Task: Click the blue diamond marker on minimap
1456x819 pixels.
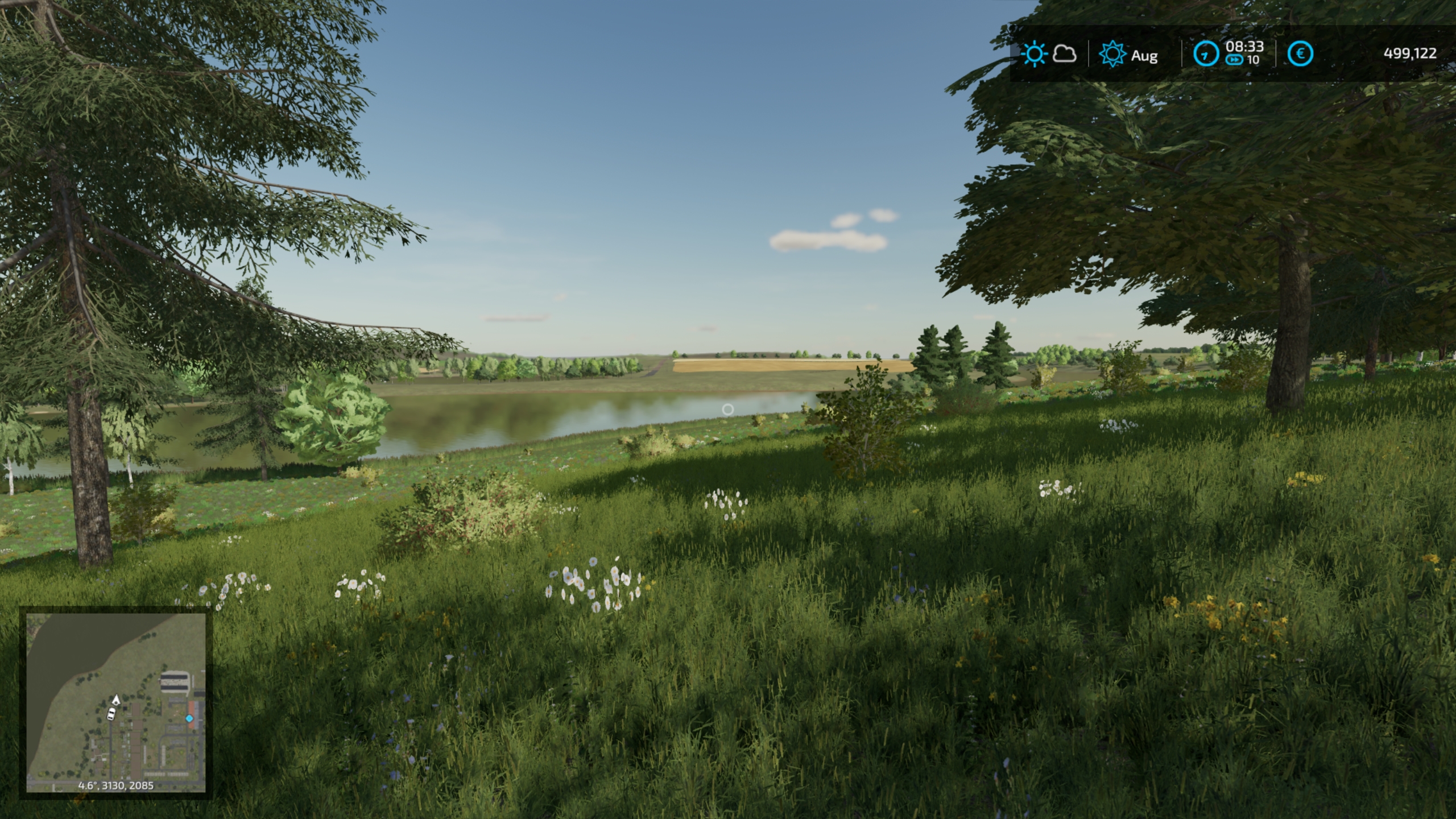Action: (x=189, y=719)
